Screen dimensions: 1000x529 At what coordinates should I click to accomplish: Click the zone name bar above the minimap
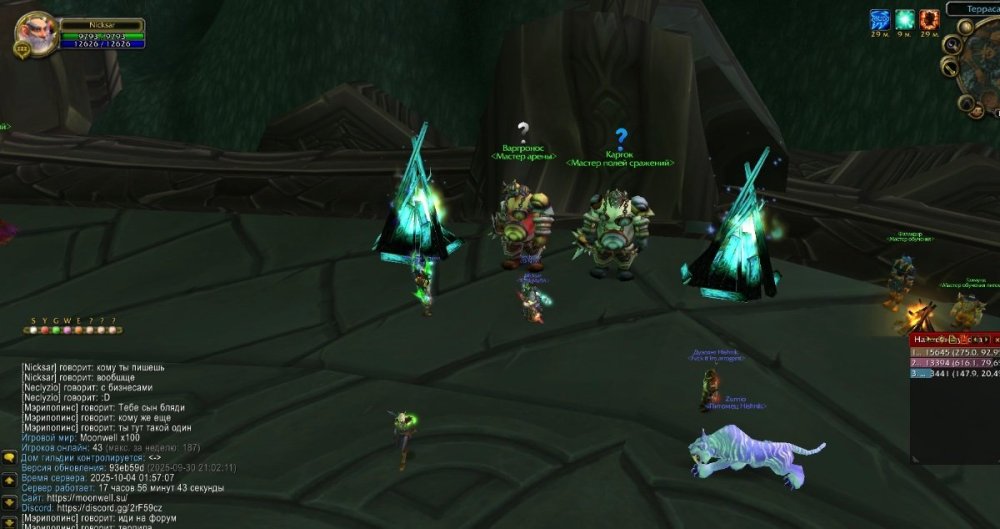click(x=973, y=8)
